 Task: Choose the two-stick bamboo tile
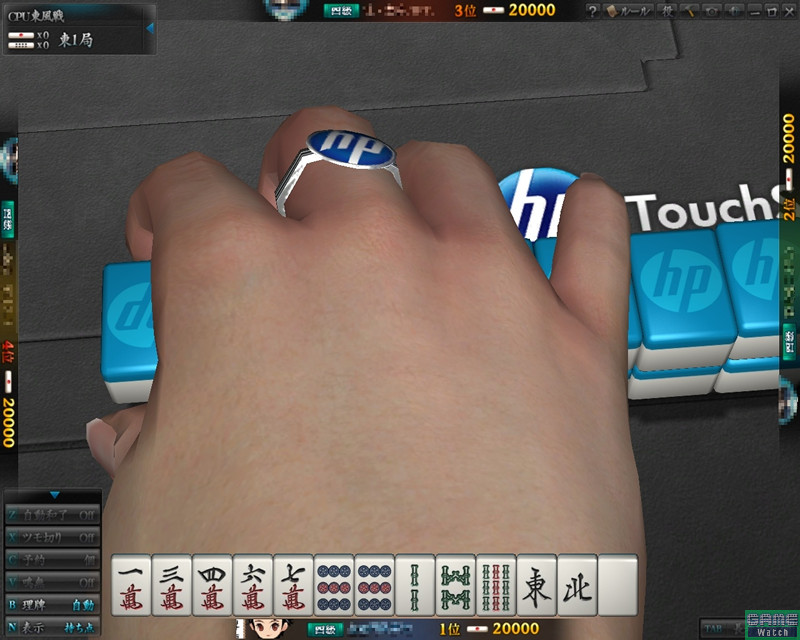415,585
